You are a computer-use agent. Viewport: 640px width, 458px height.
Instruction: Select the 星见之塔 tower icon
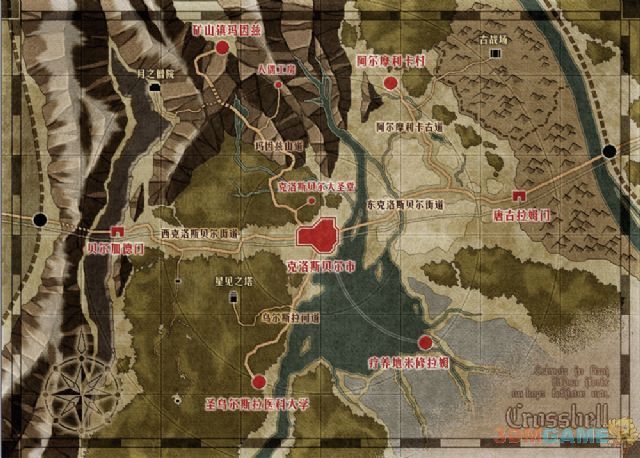click(233, 296)
